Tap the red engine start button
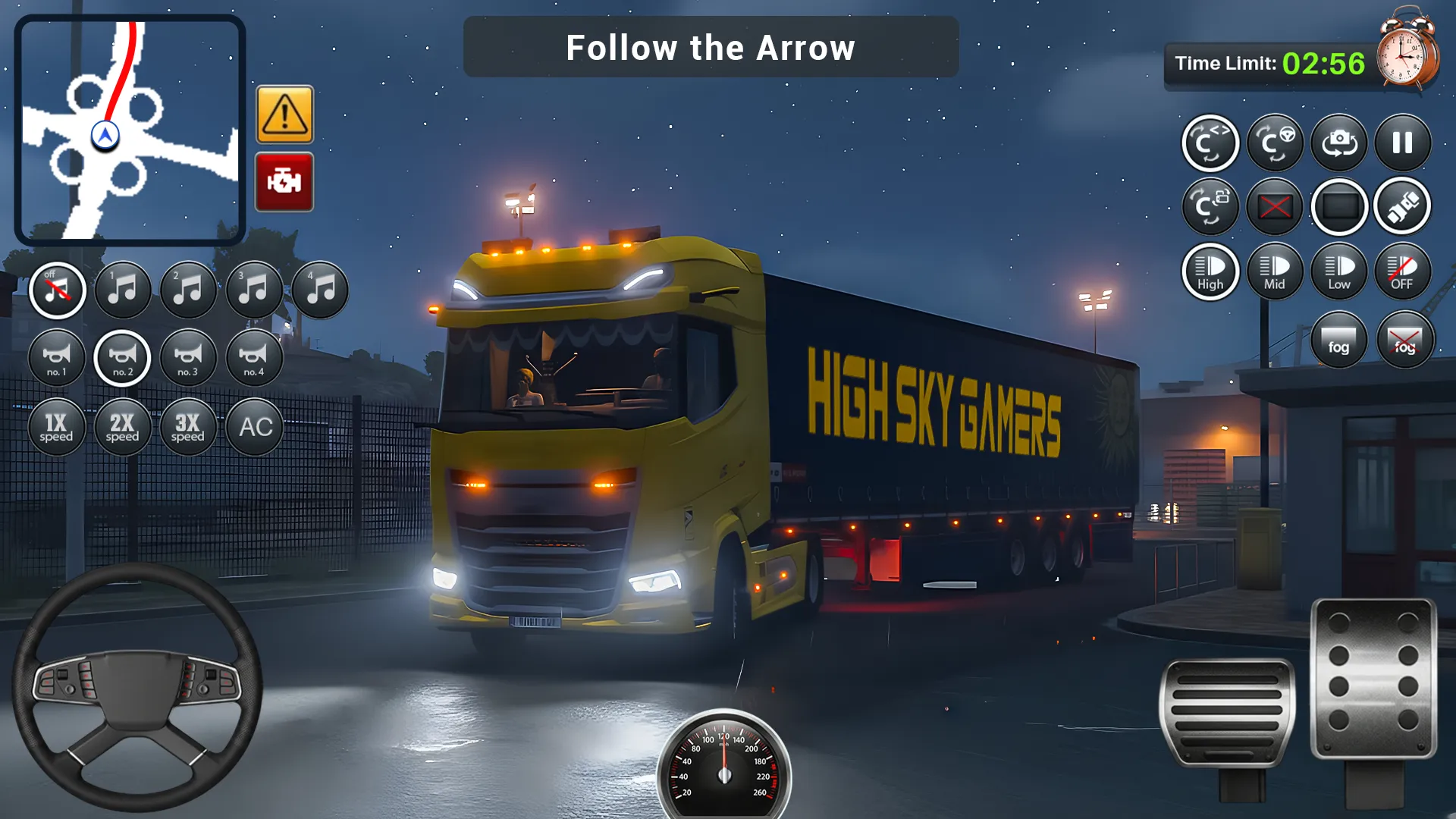The width and height of the screenshot is (1456, 819). pyautogui.click(x=284, y=182)
